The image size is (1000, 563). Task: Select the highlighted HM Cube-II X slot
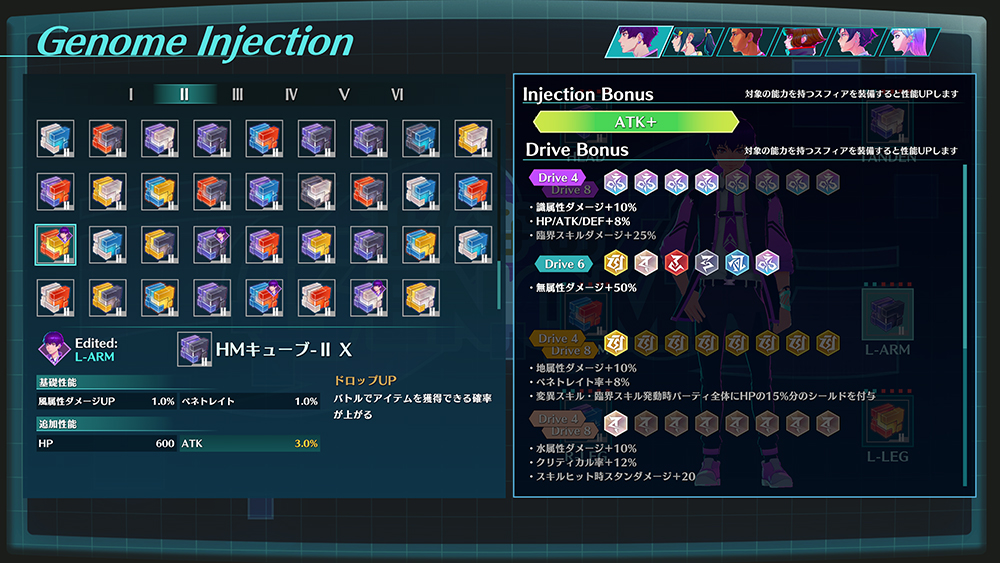click(55, 244)
